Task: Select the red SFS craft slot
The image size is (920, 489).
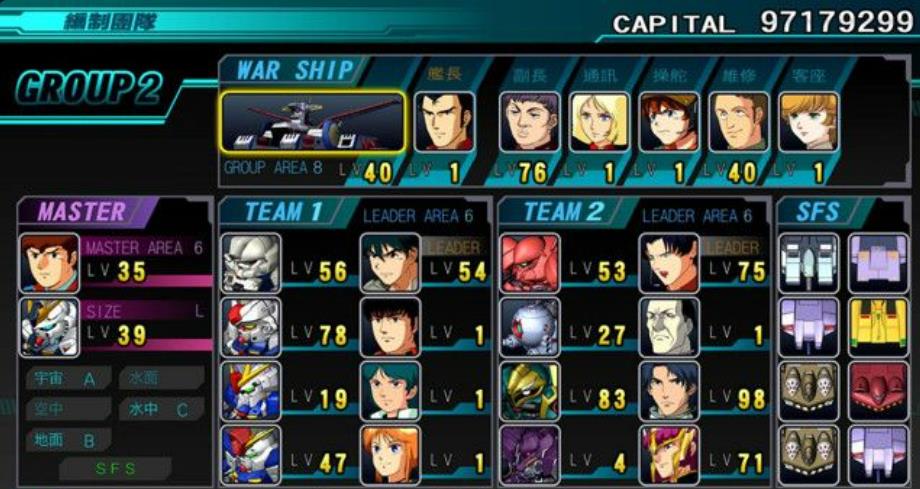Action: (x=878, y=391)
